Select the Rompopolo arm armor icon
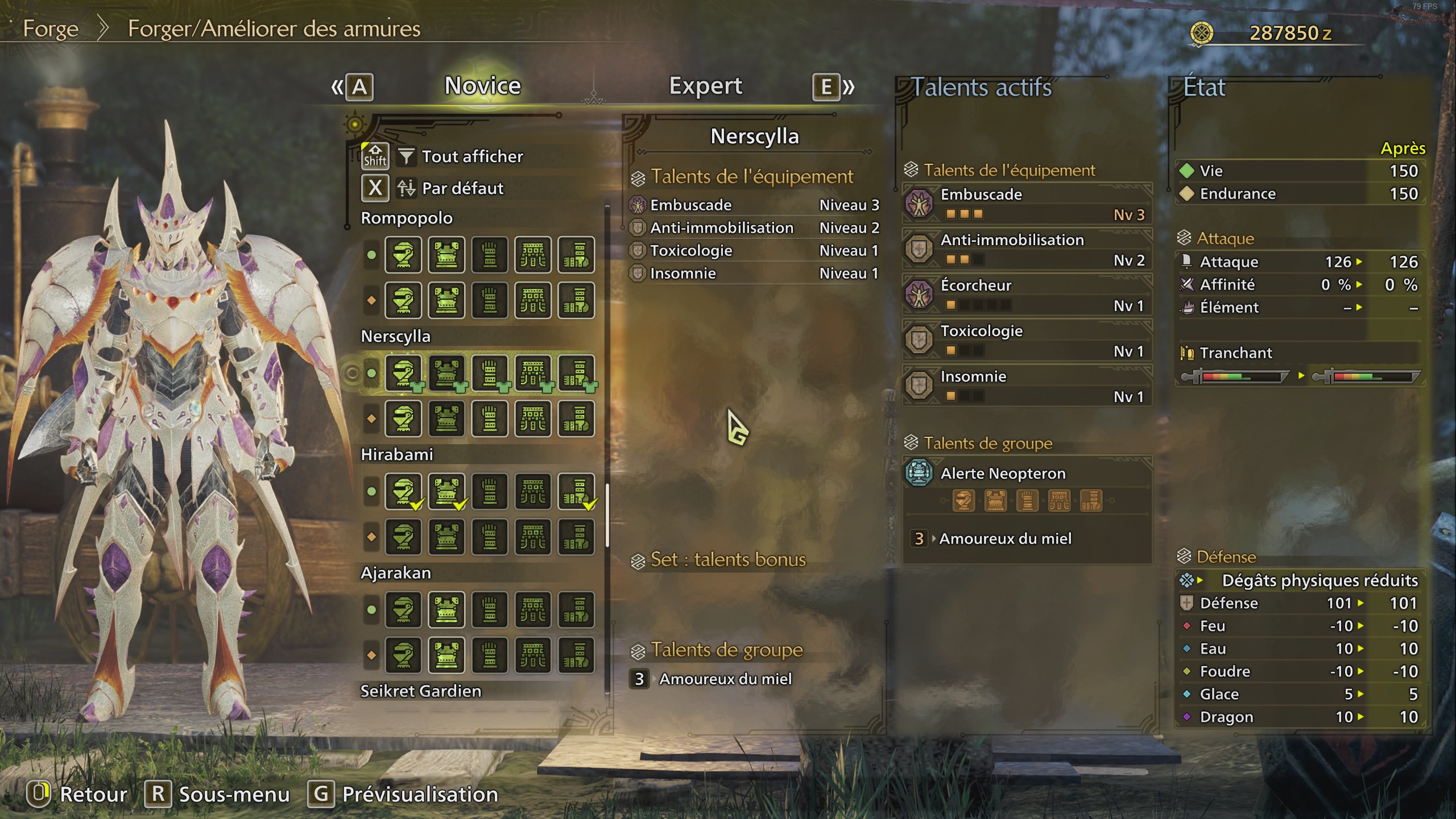Image resolution: width=1456 pixels, height=819 pixels. [x=490, y=256]
